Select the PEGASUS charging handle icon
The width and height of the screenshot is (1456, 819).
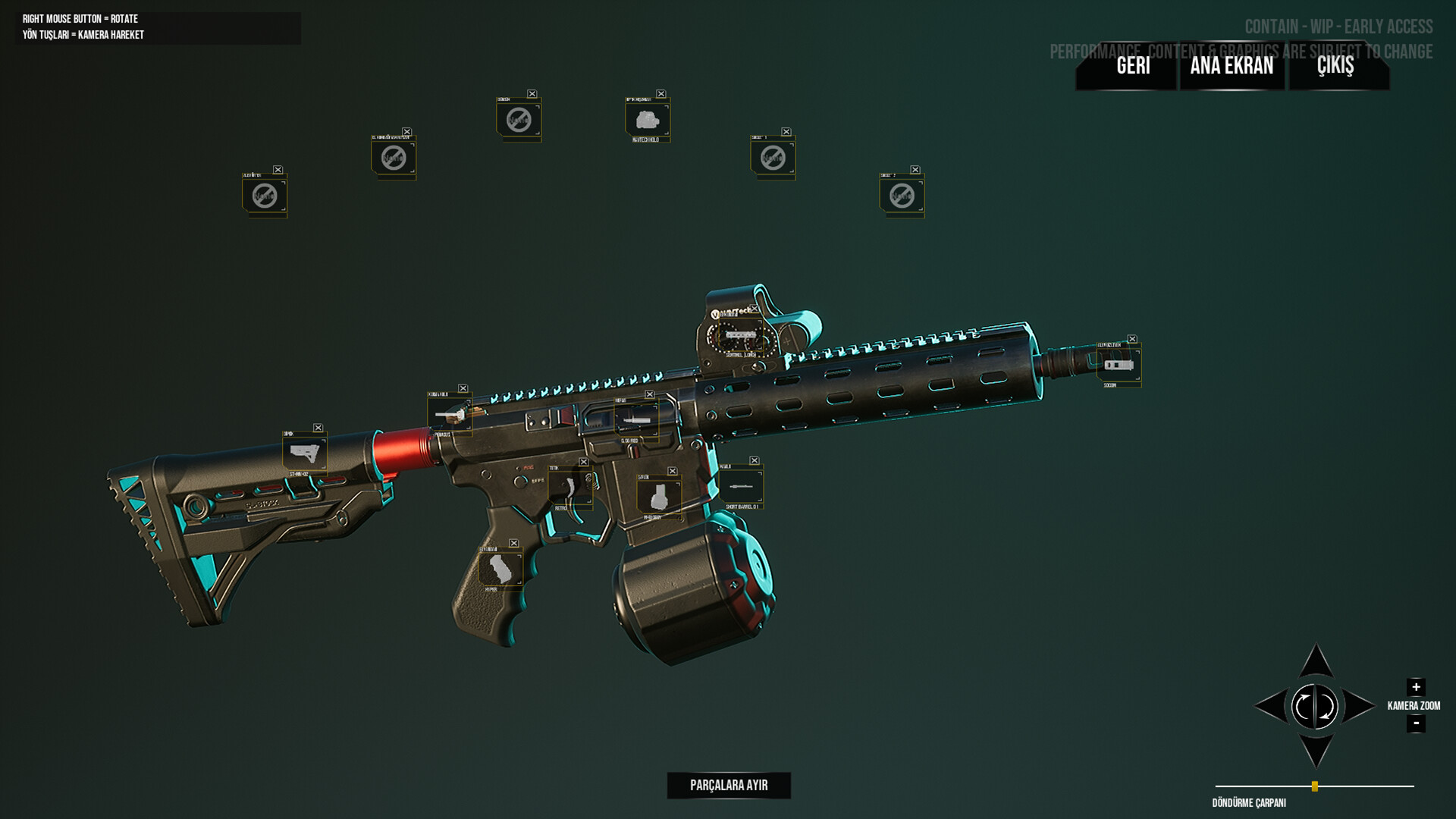click(x=450, y=416)
